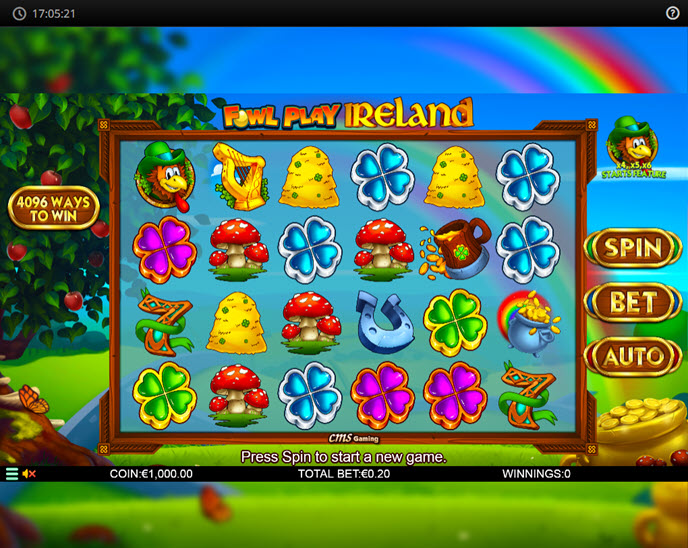Image resolution: width=688 pixels, height=548 pixels.
Task: Toggle the muted sound speaker icon
Action: pos(29,474)
